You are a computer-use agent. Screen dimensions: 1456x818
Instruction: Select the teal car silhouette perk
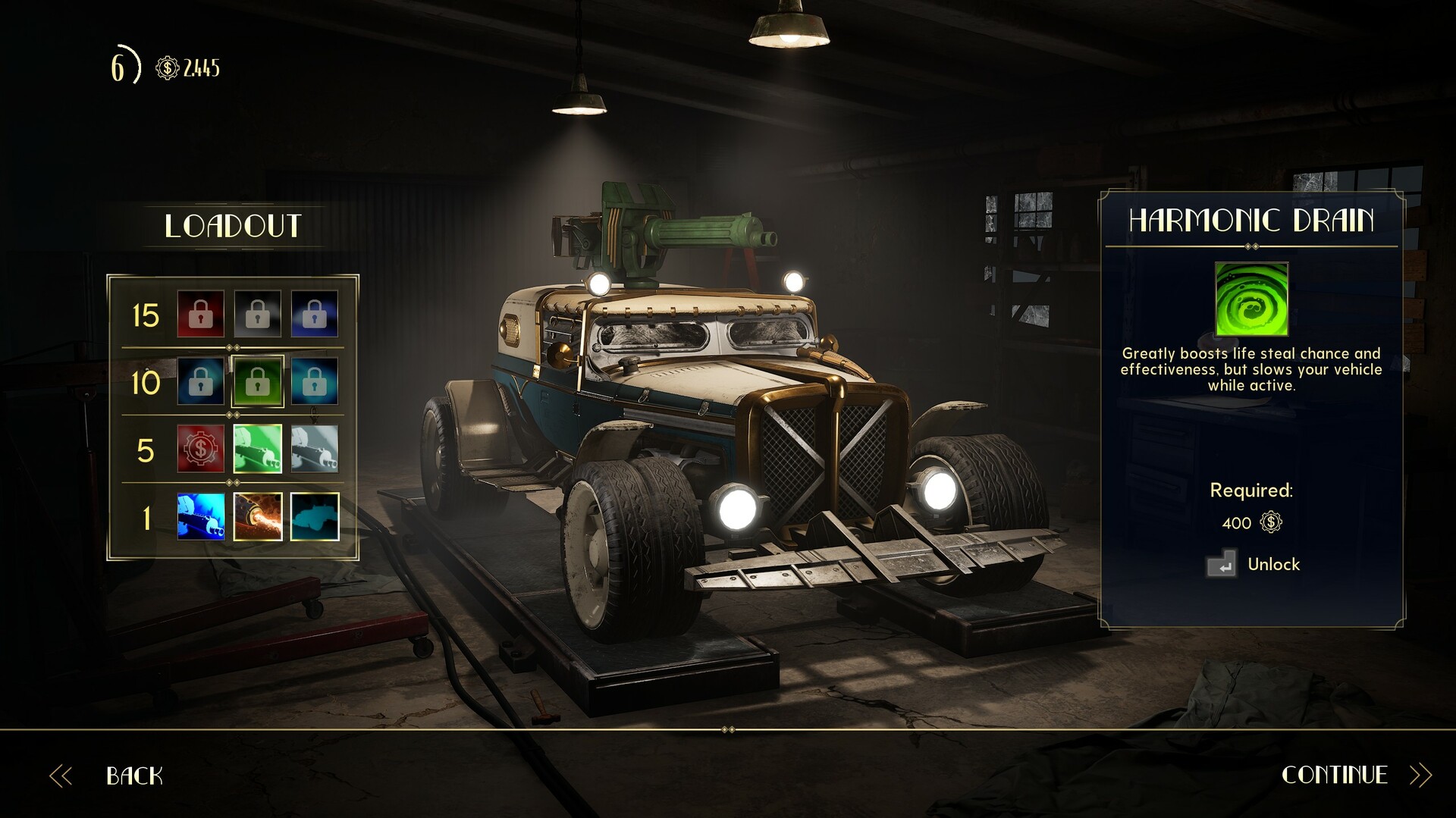click(315, 517)
